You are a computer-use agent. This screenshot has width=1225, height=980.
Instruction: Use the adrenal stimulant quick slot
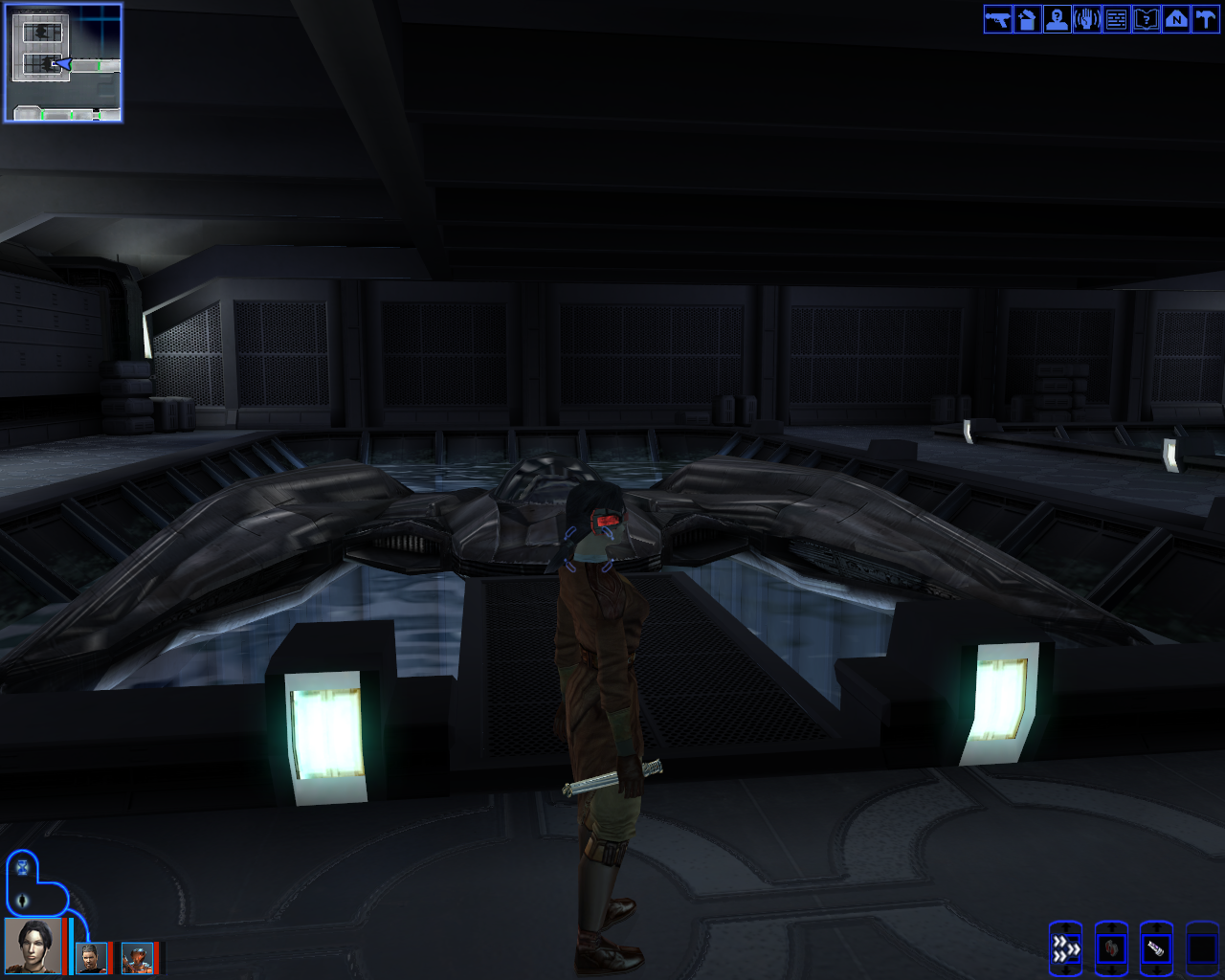coord(1158,947)
